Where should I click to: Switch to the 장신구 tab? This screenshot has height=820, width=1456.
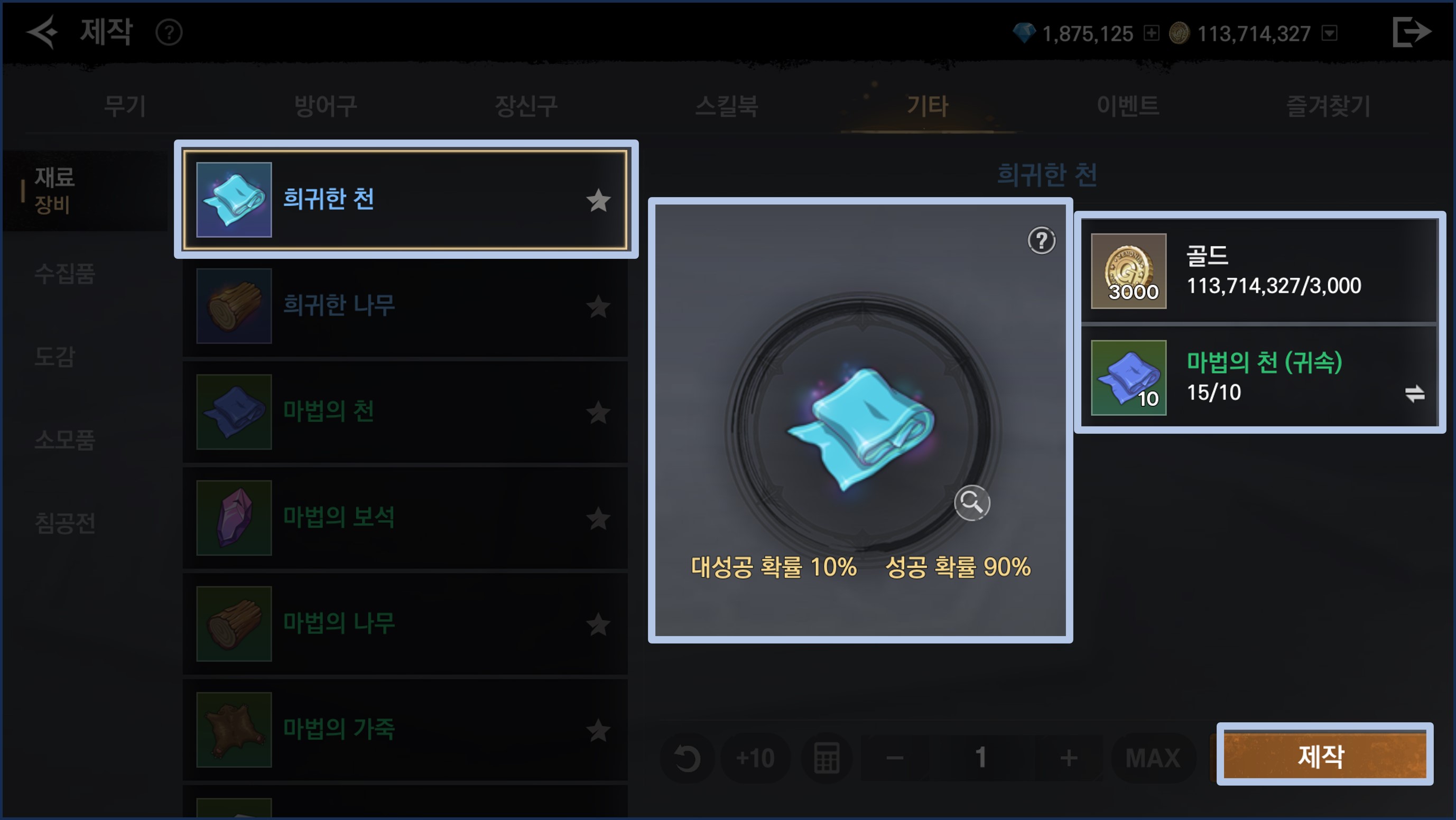[x=526, y=106]
